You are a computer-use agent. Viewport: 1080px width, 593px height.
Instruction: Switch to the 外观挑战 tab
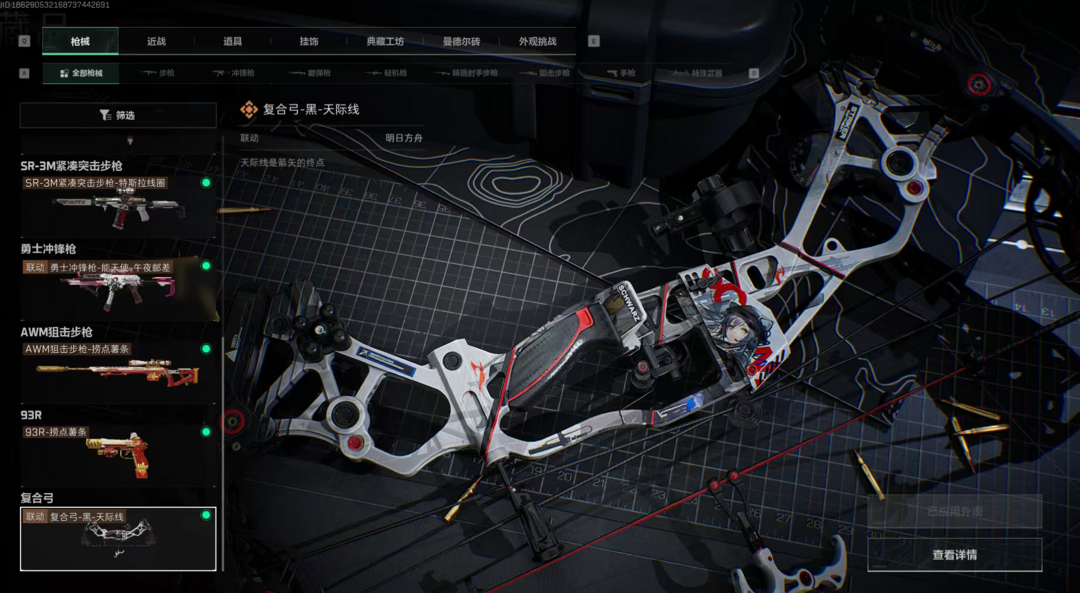(x=537, y=41)
